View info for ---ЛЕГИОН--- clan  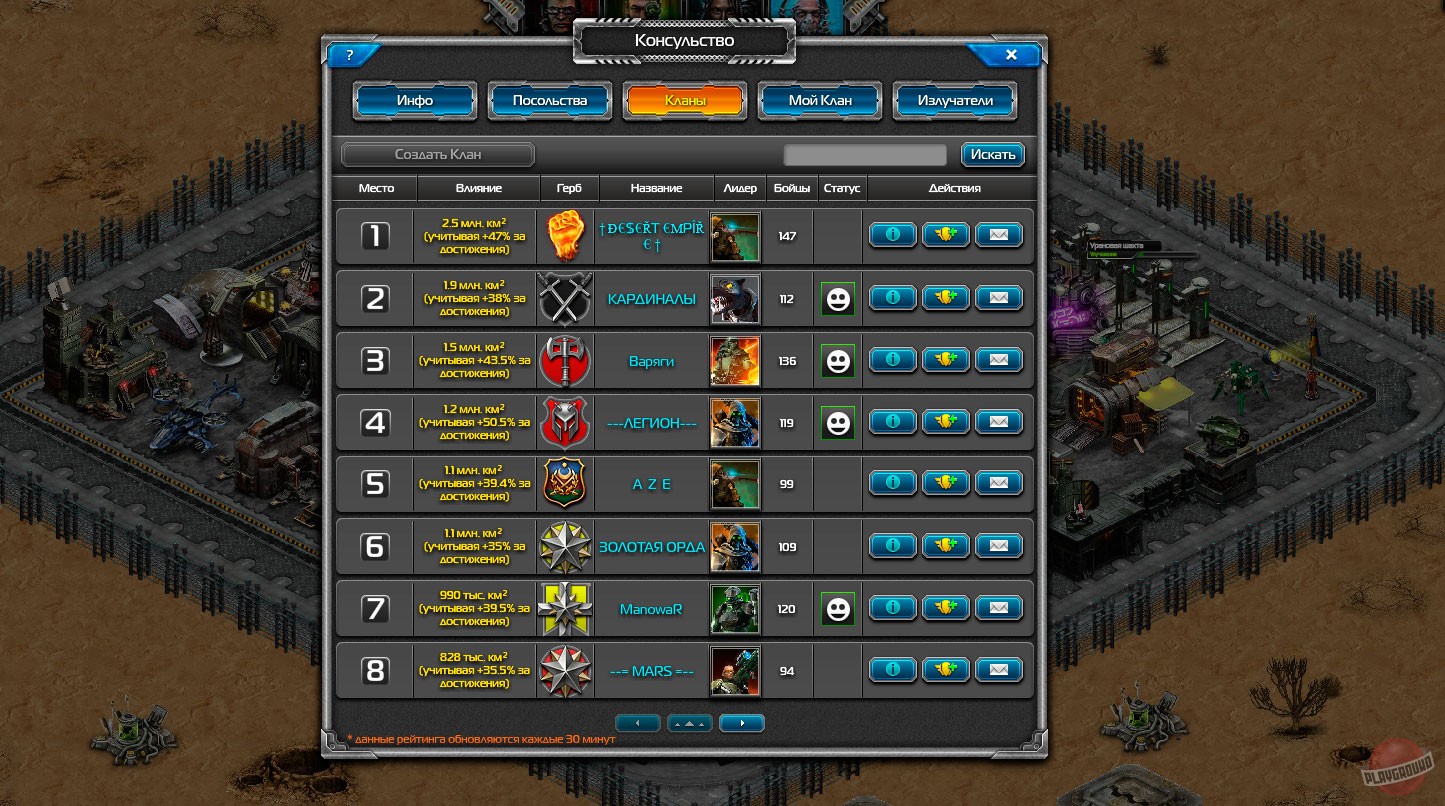[892, 421]
